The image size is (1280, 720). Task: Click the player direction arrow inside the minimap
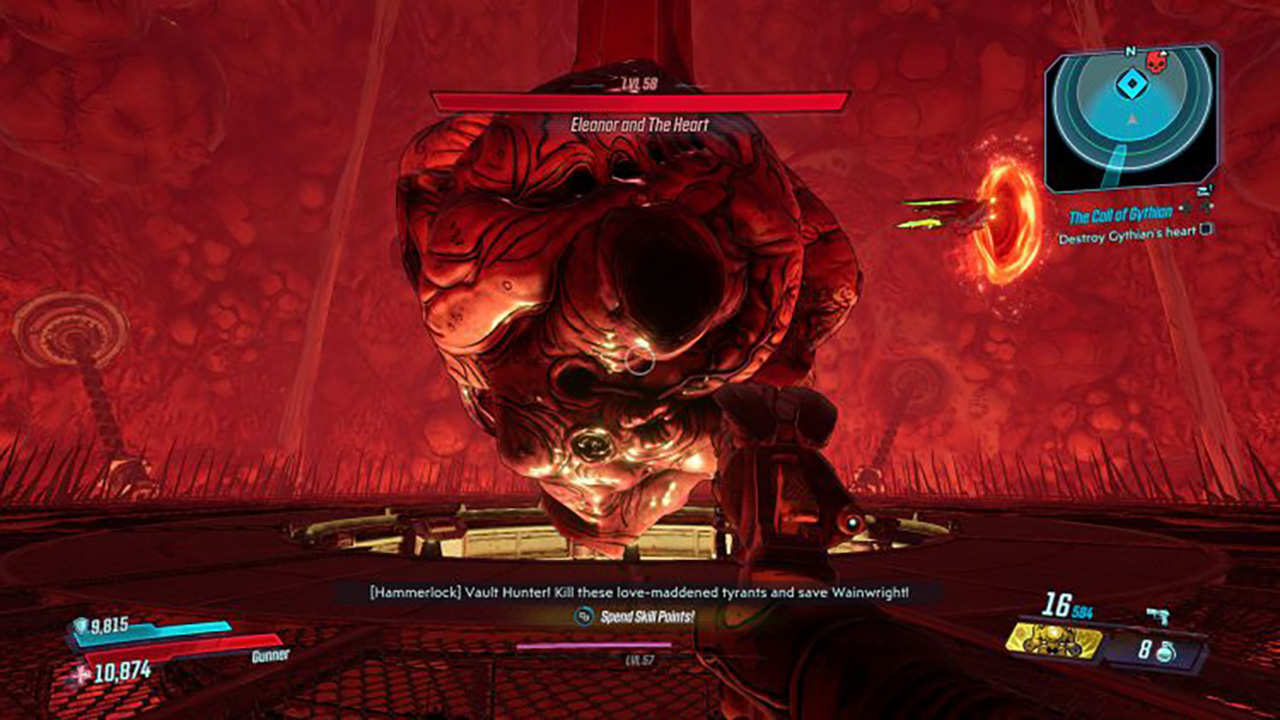click(x=1131, y=119)
